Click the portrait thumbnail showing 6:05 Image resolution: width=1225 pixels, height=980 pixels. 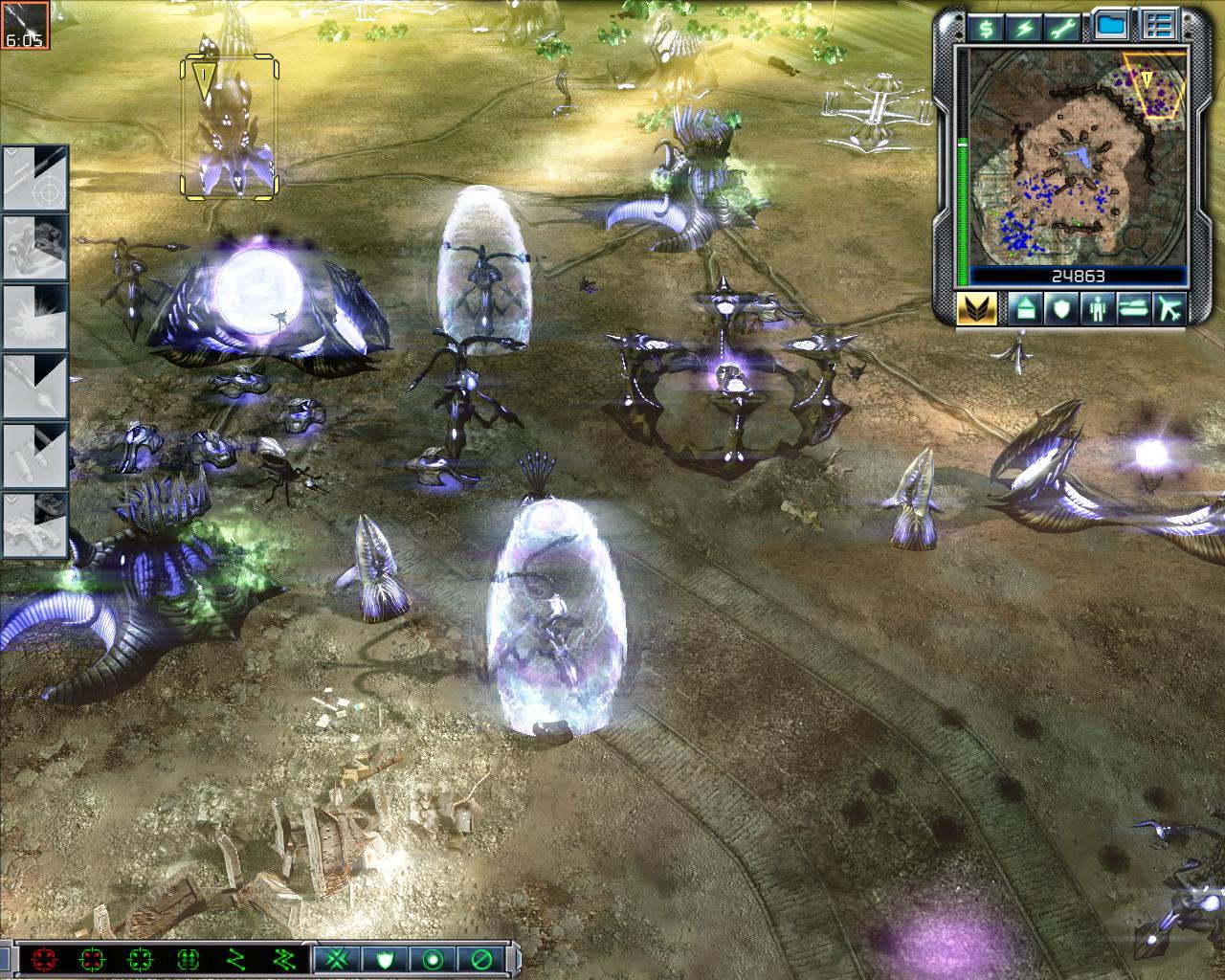click(x=23, y=24)
